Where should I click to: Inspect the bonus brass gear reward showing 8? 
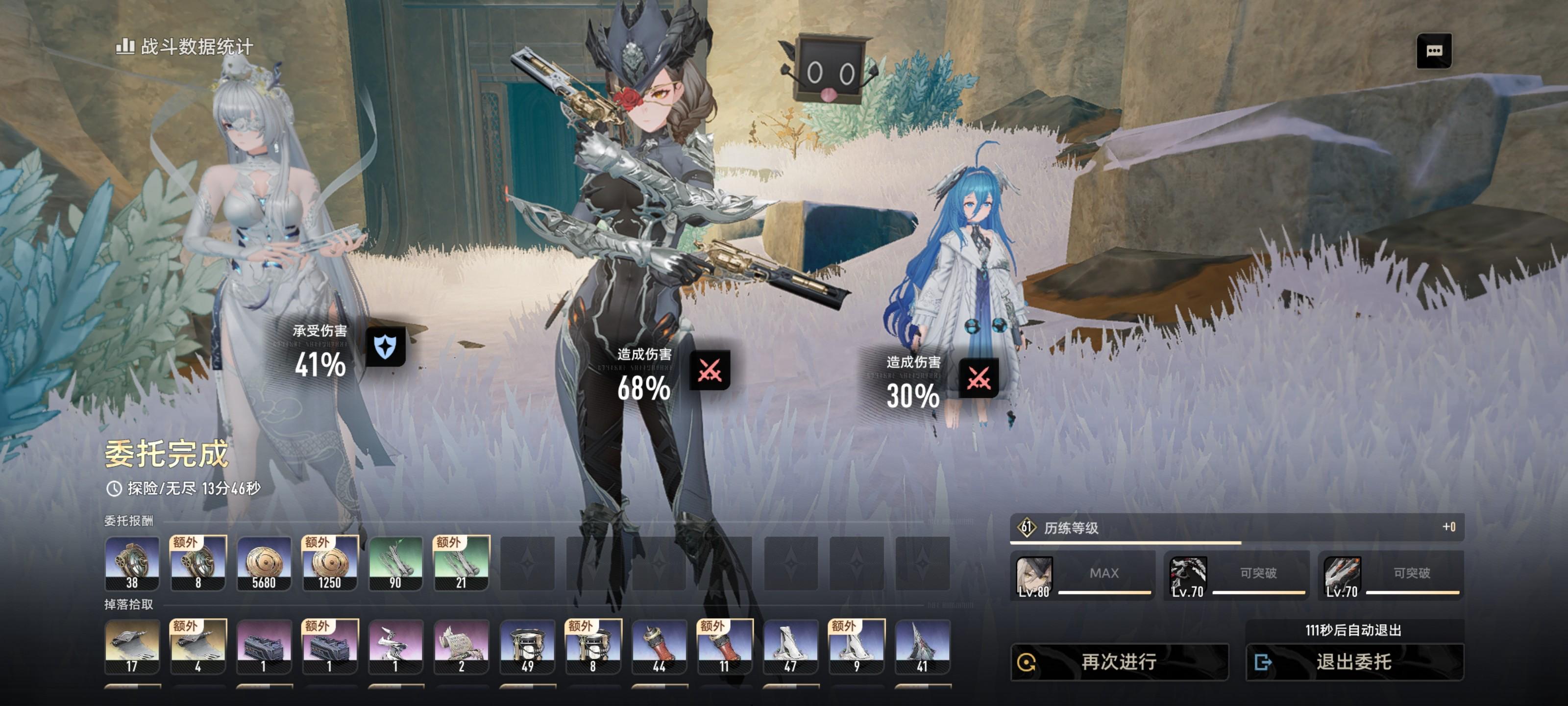(198, 563)
